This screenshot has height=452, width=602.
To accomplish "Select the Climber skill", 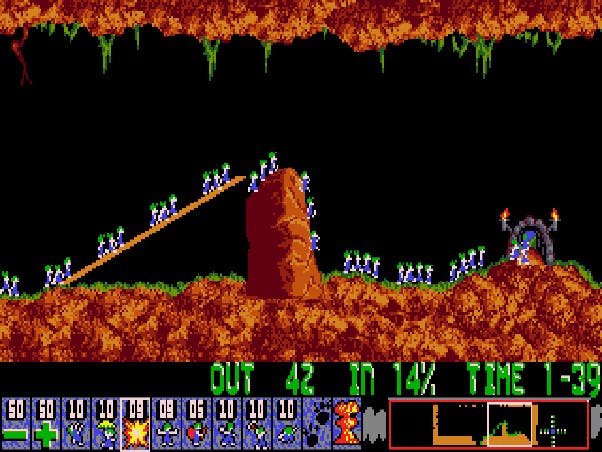I will [x=76, y=423].
